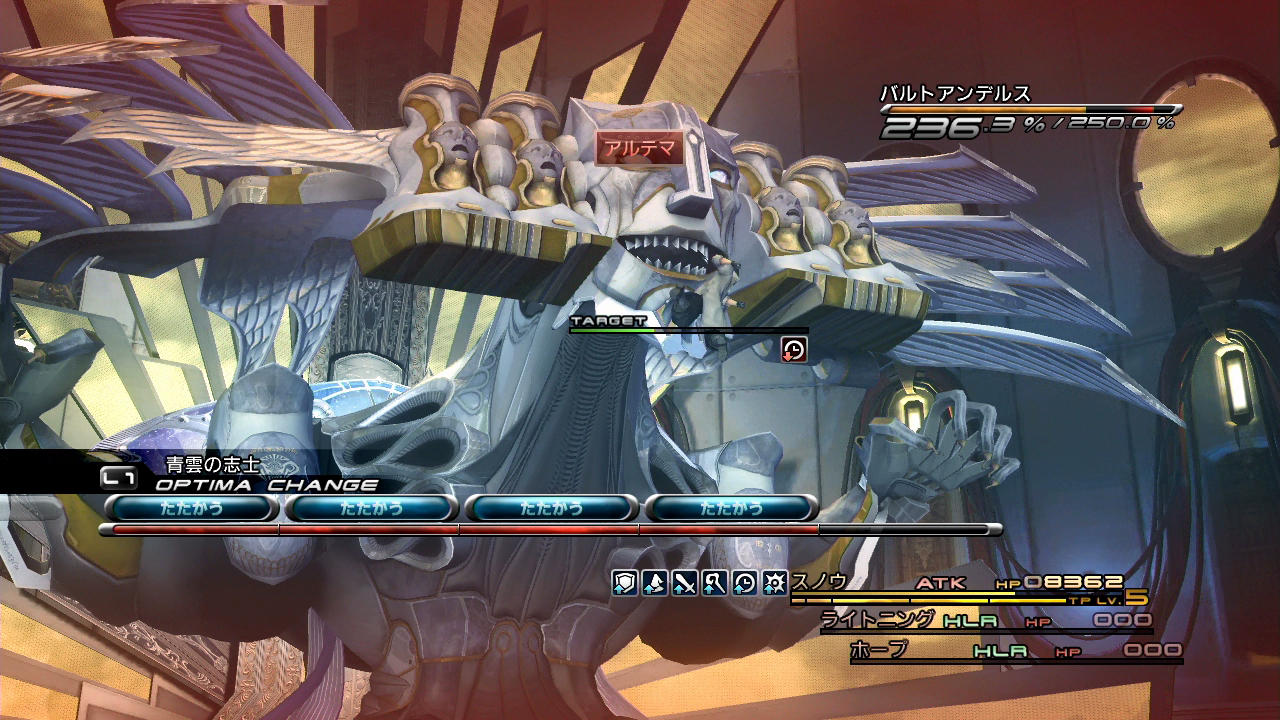Open the OPTIMA CHANGE banner
The image size is (1280, 720).
click(266, 485)
